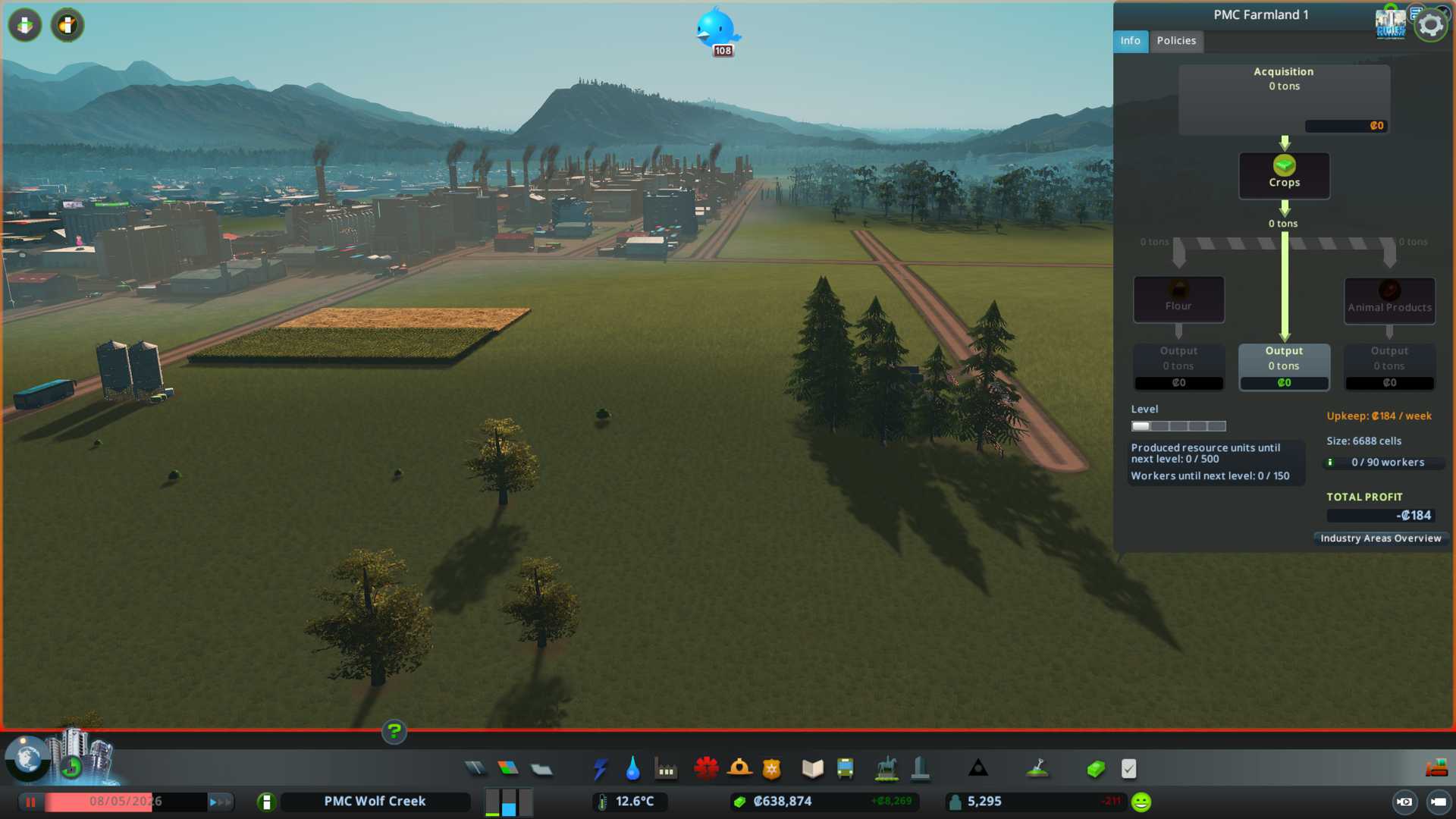
Task: Click the green question mark help button
Action: click(x=394, y=732)
